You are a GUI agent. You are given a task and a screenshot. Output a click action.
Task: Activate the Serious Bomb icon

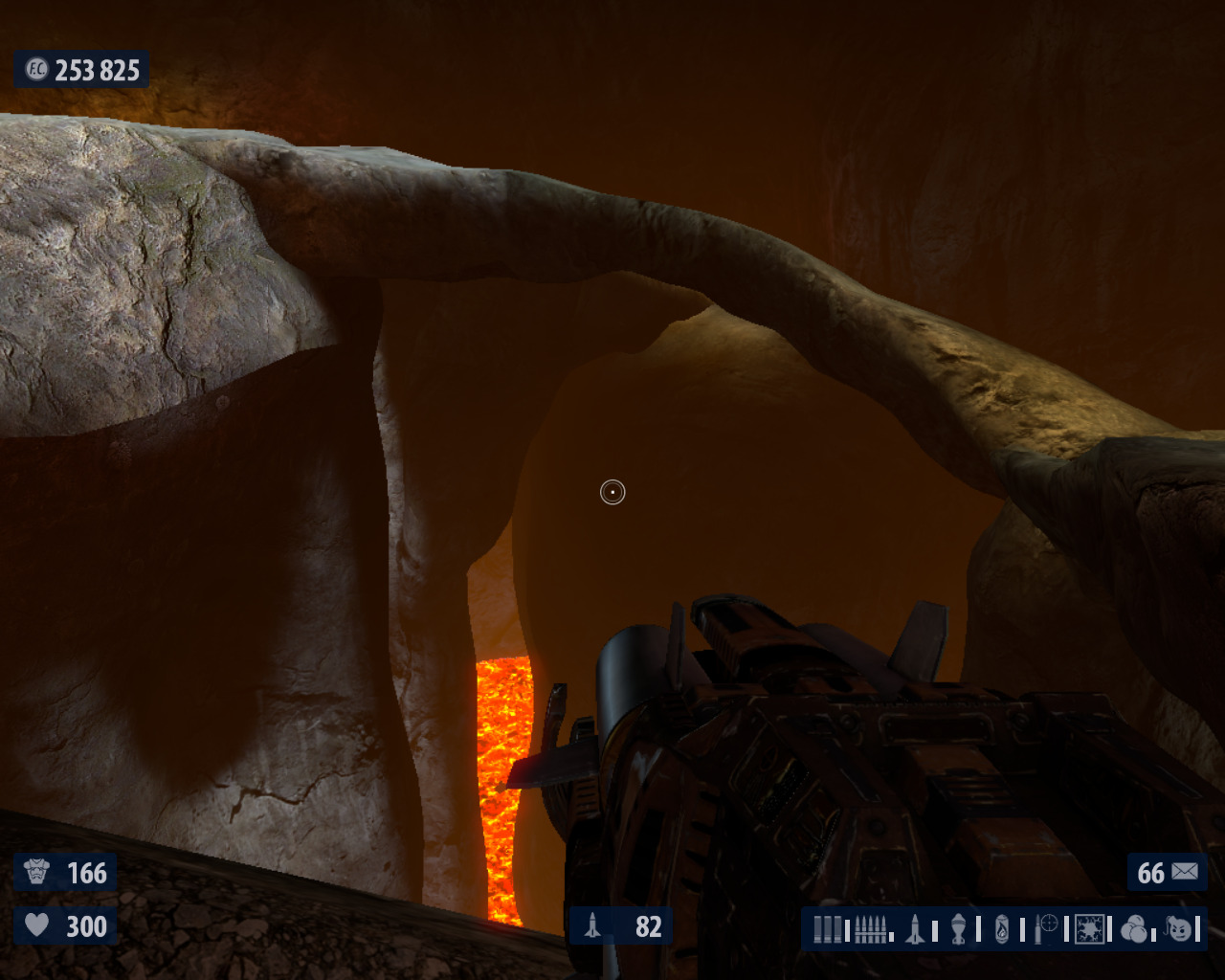point(1180,928)
